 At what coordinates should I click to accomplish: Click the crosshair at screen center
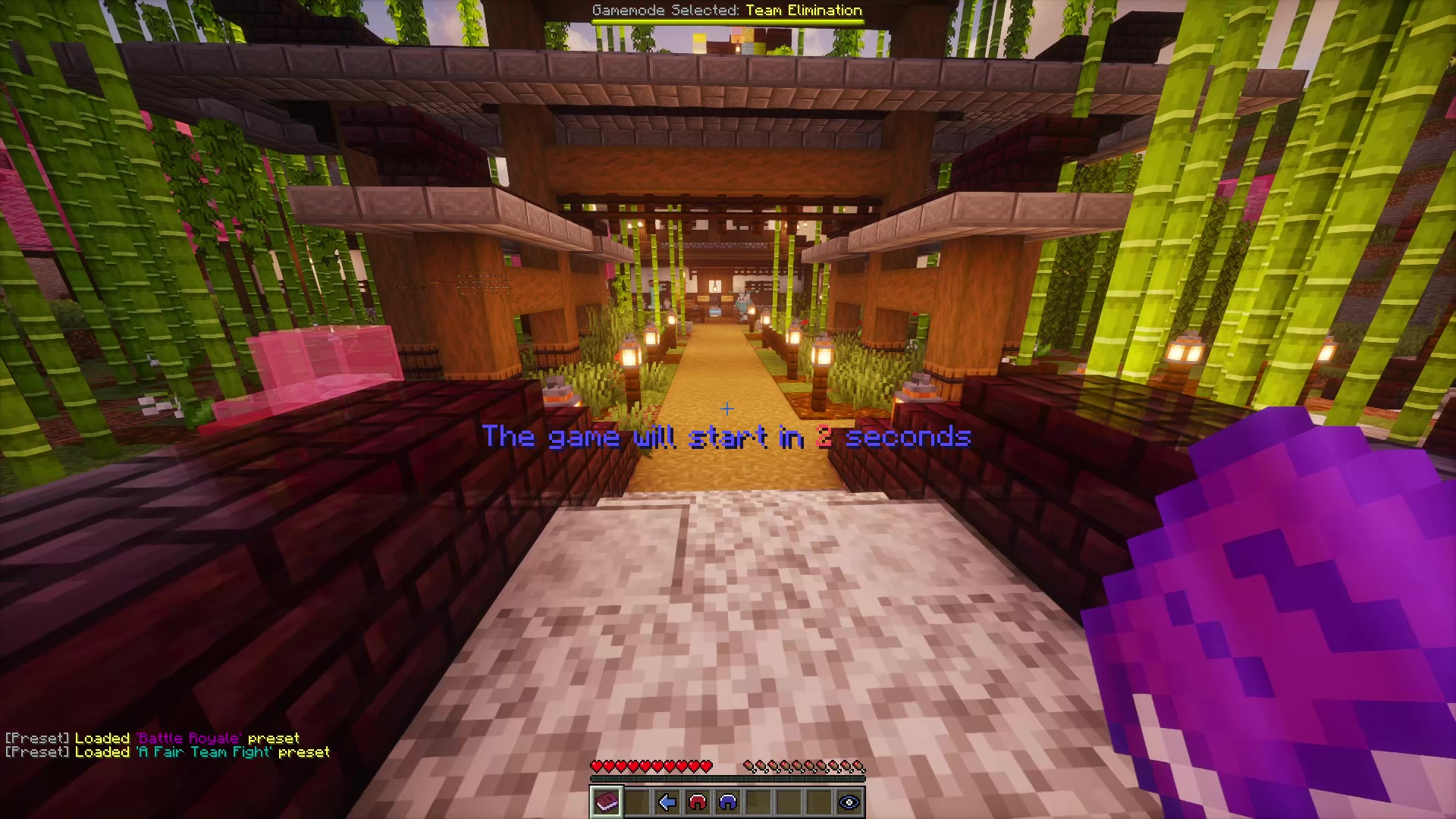pyautogui.click(x=728, y=409)
